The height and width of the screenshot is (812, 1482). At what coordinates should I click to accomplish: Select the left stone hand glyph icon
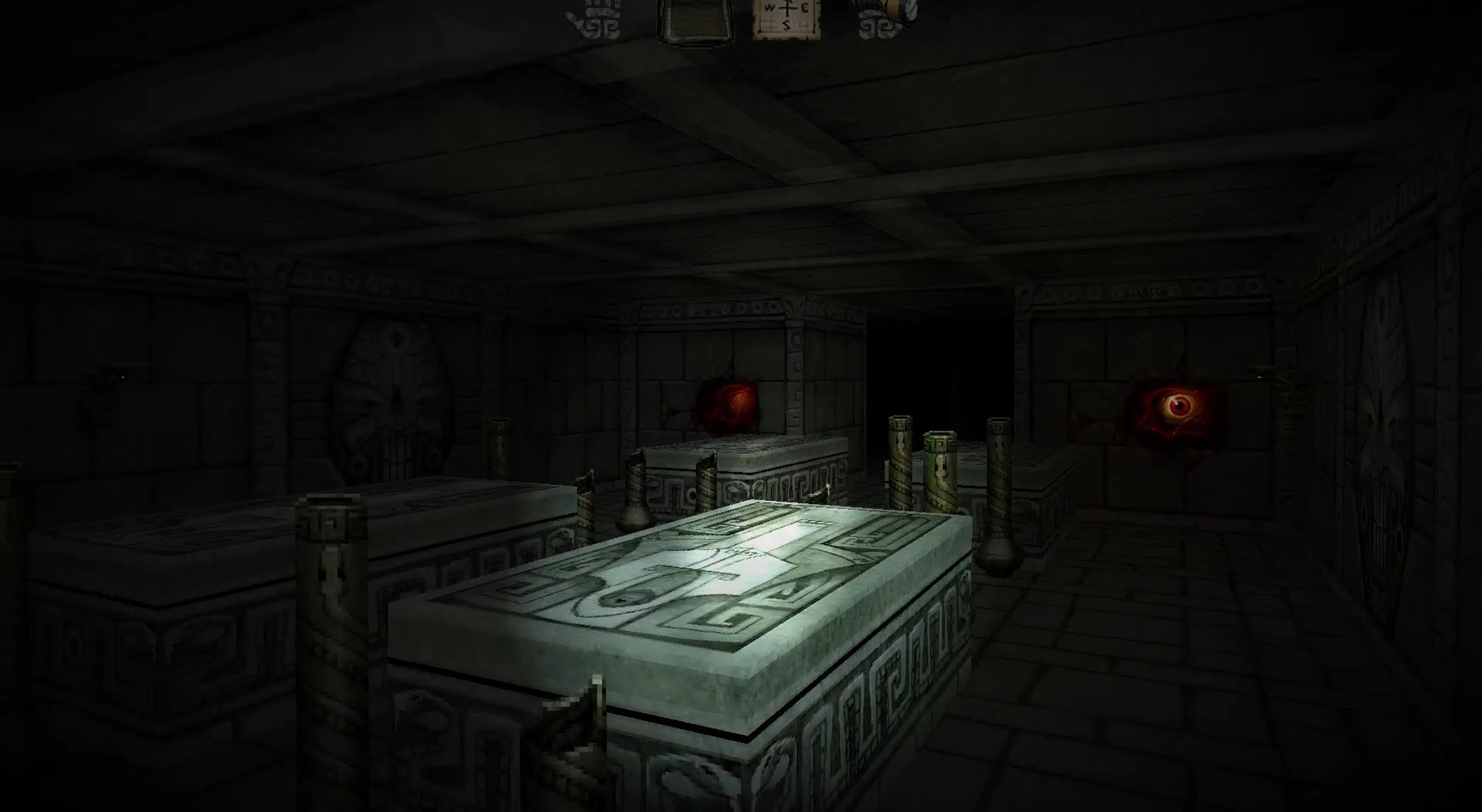598,17
